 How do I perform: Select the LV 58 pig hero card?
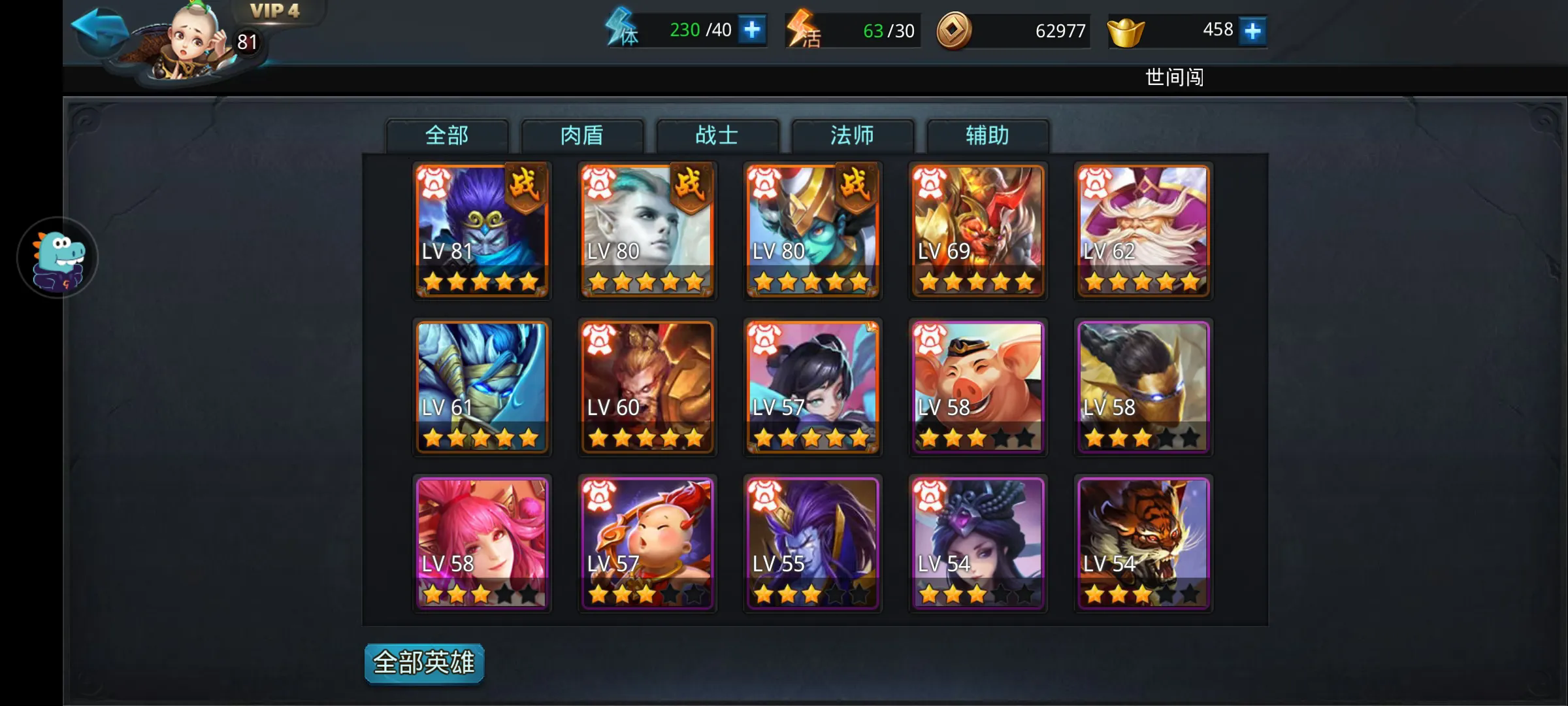pyautogui.click(x=977, y=386)
